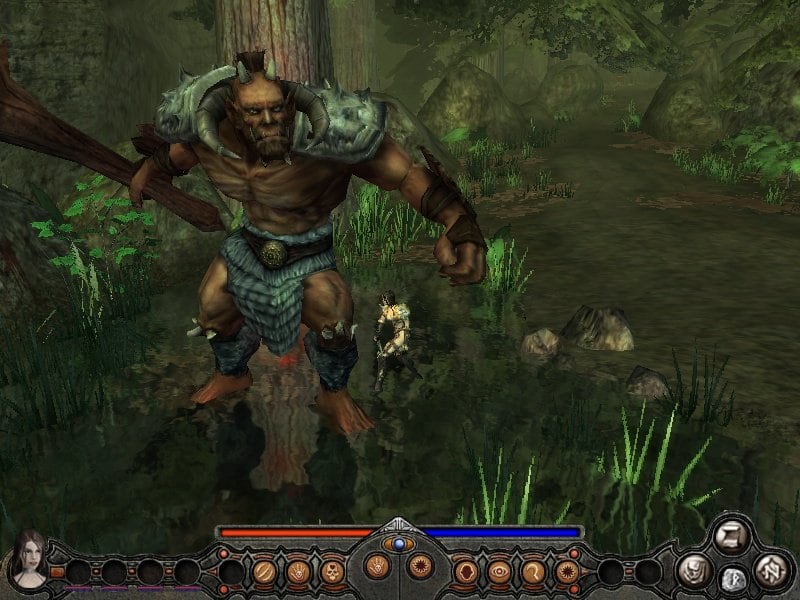Open the angular rune symbol button
This screenshot has height=600, width=800.
tap(771, 570)
